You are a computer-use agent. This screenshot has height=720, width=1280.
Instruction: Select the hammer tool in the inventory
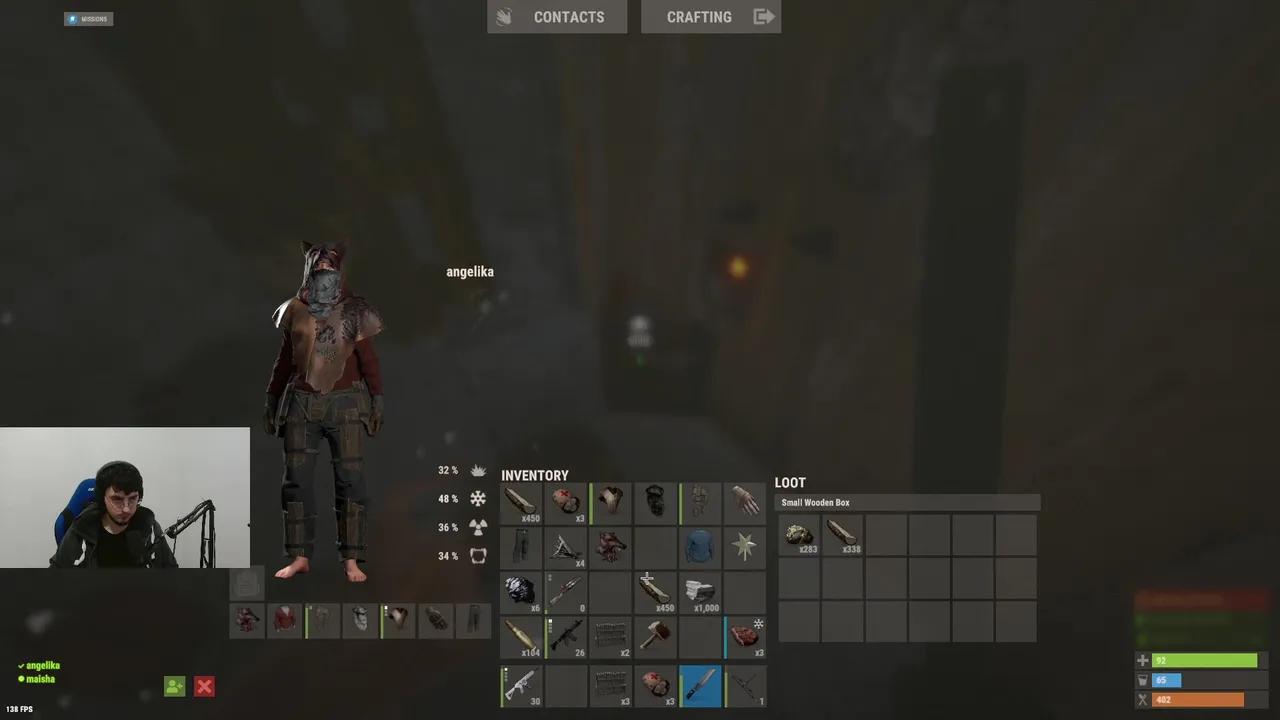[x=655, y=637]
